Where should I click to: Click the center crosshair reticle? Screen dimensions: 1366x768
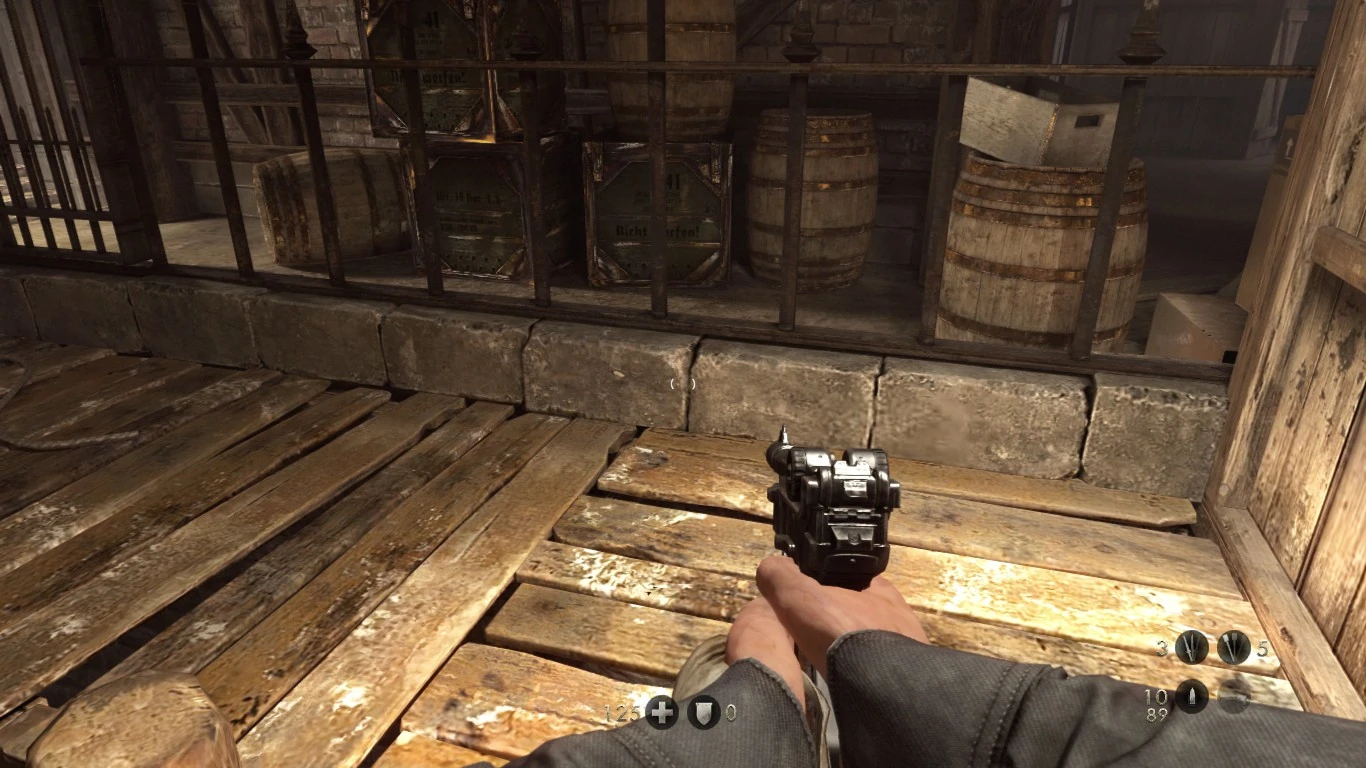683,383
